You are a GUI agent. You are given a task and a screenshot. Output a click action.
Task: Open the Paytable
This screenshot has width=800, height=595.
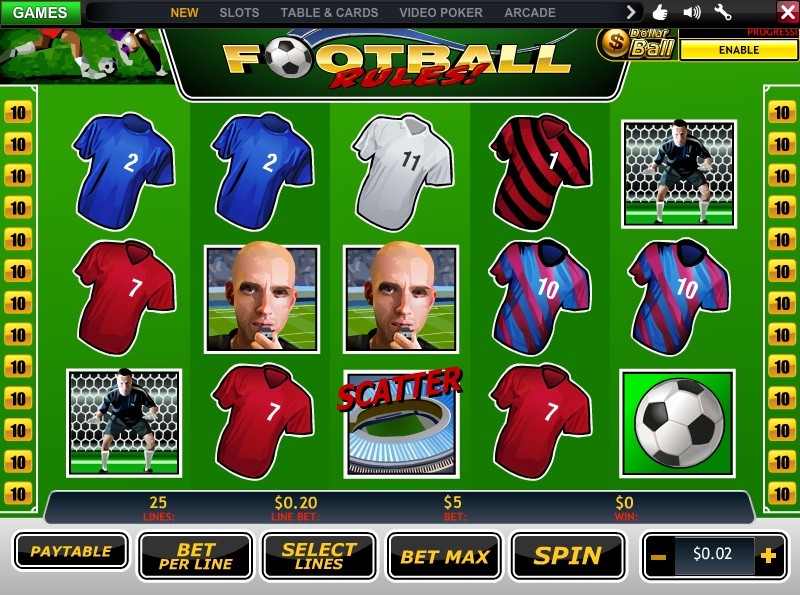[71, 551]
